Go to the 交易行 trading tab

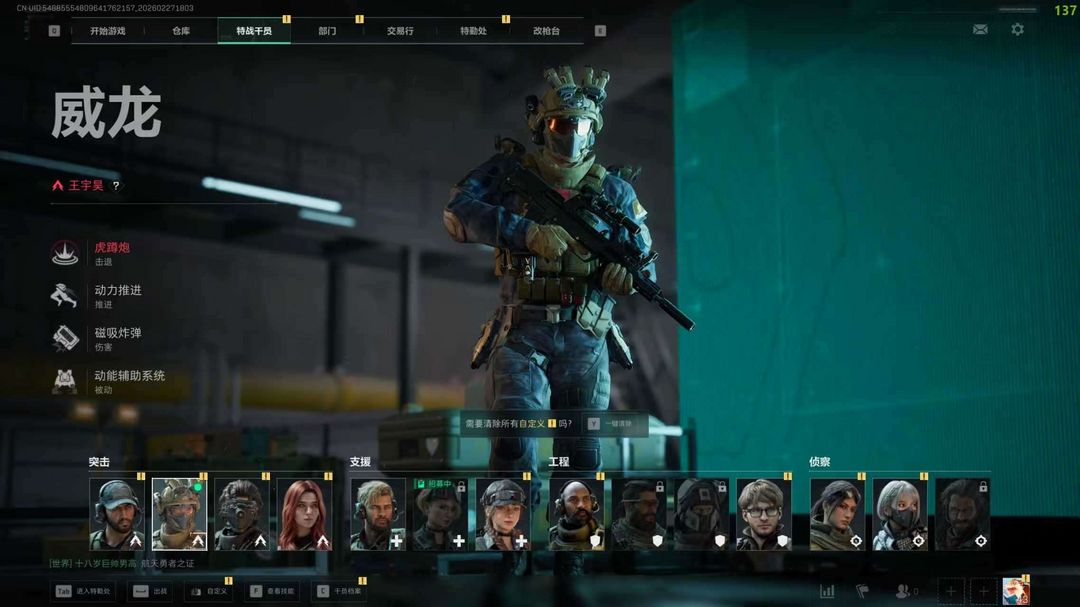pos(400,31)
